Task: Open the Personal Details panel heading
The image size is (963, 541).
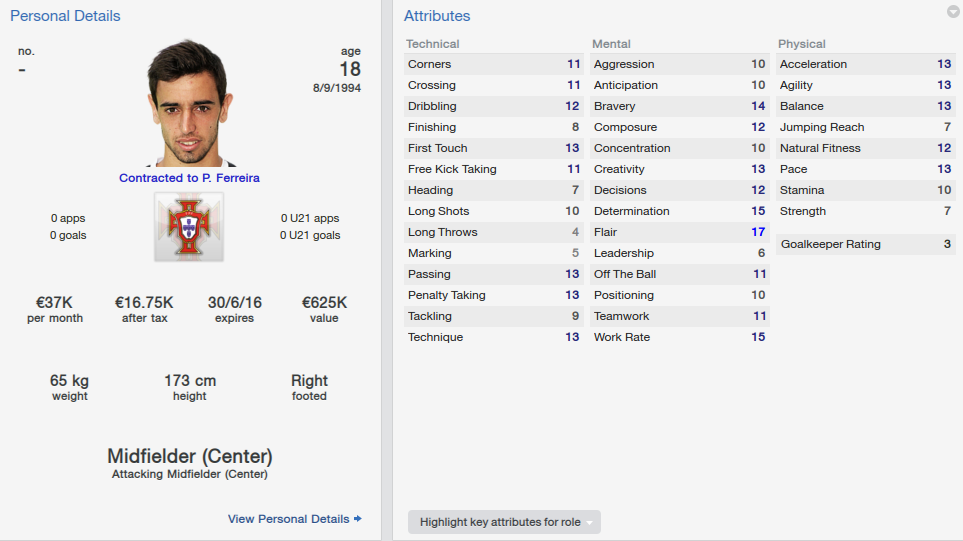Action: (65, 16)
